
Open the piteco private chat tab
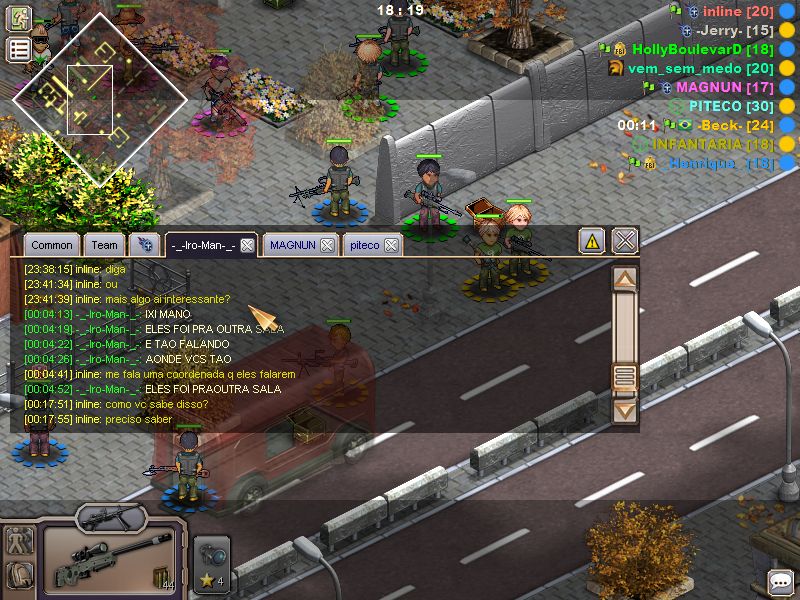(x=364, y=245)
